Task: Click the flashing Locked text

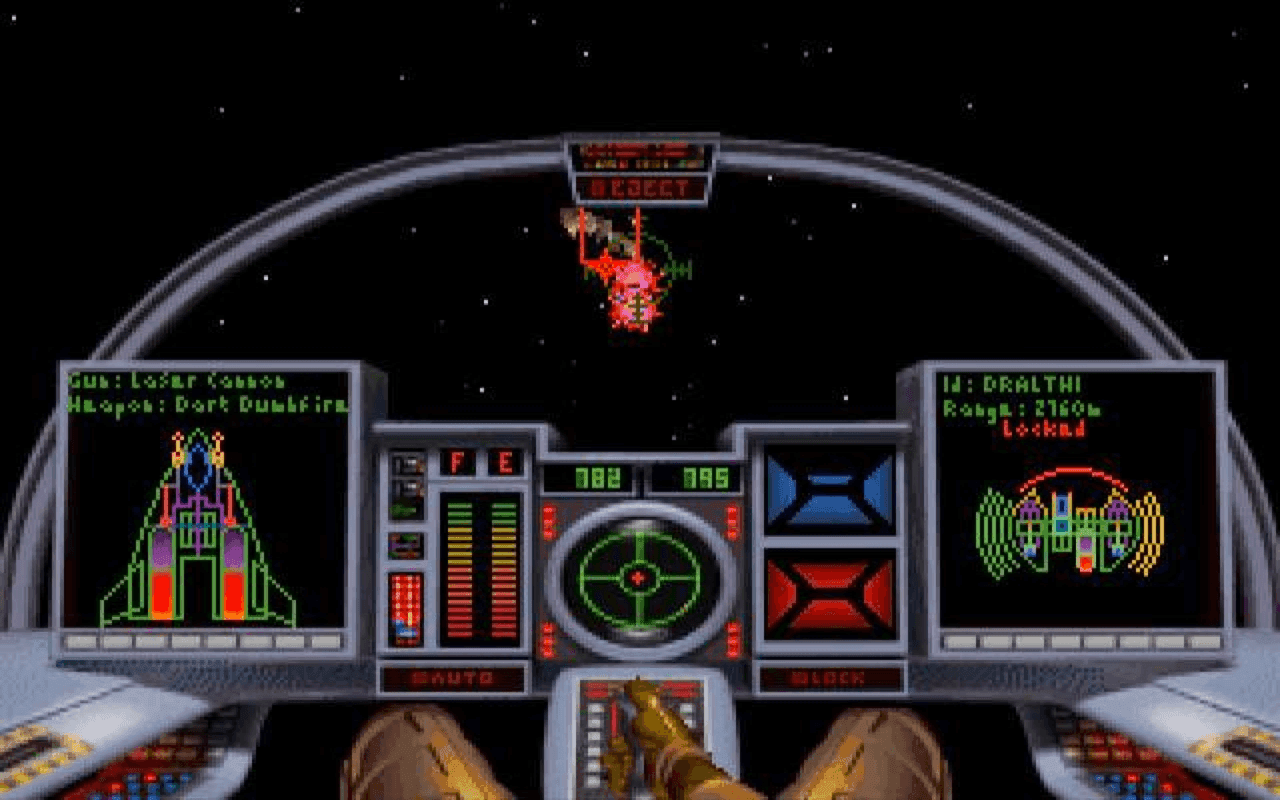Action: coord(1041,427)
